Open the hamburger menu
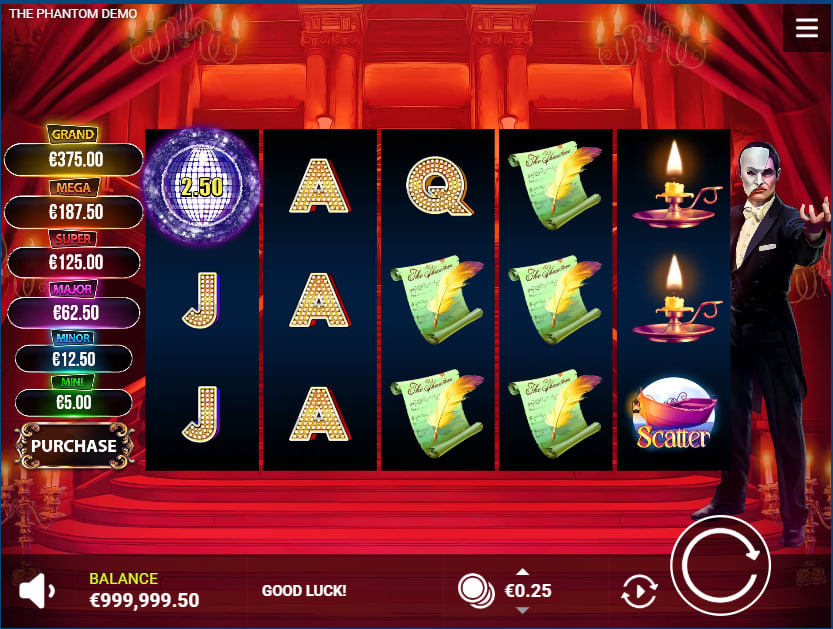 (x=806, y=28)
